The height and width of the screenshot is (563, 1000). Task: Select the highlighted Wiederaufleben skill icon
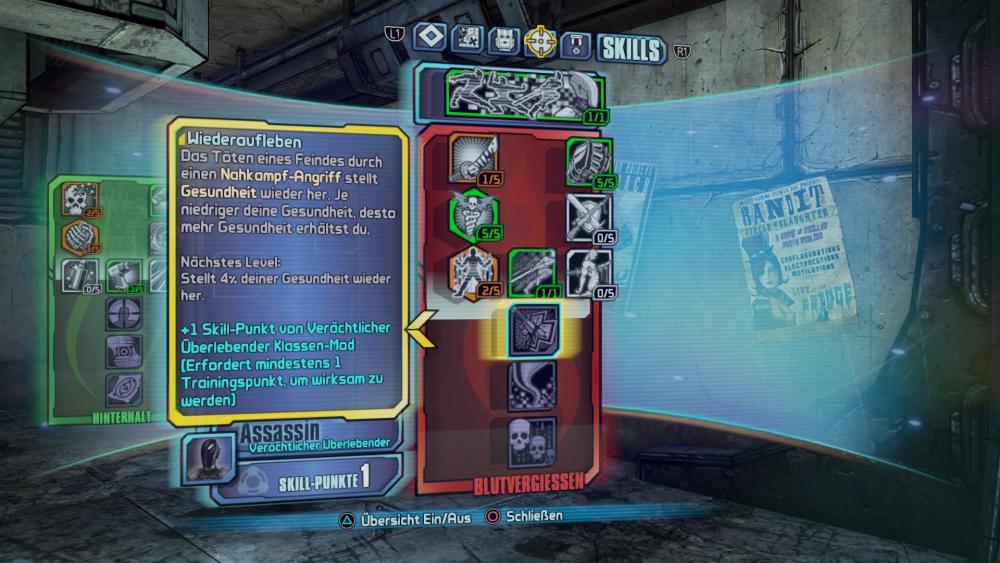530,331
